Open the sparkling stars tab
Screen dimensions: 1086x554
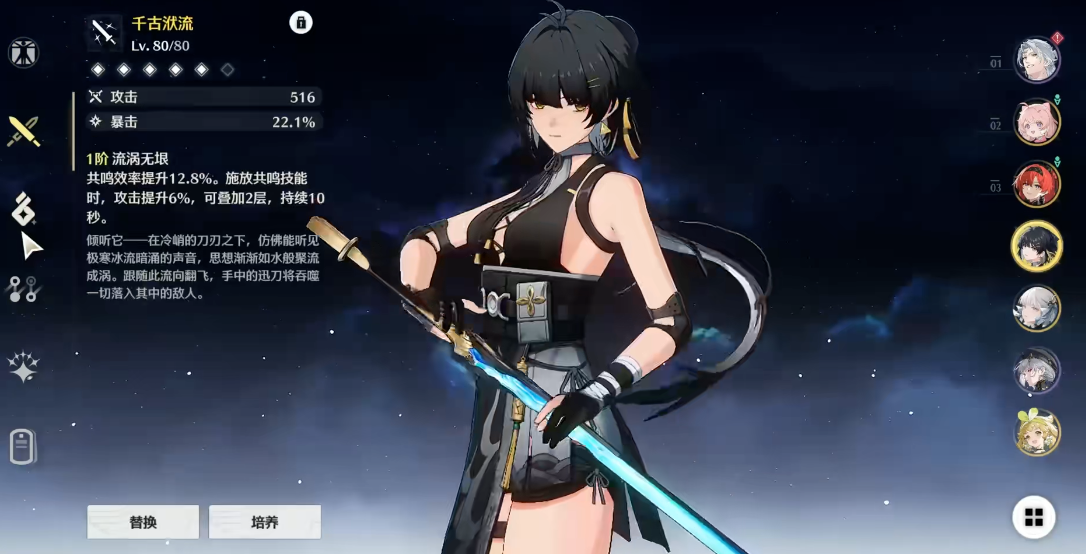(x=23, y=367)
